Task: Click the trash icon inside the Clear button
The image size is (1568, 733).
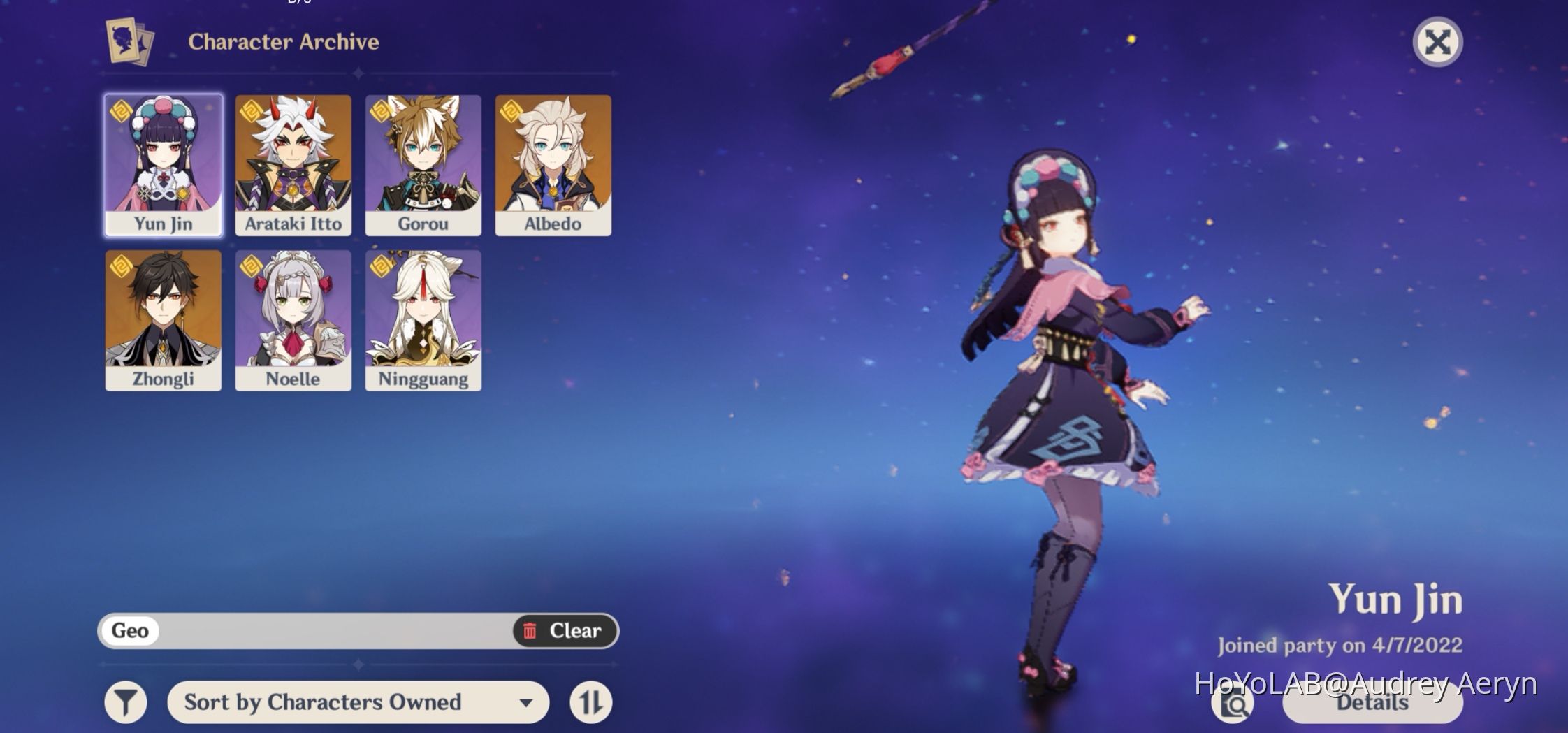Action: pos(530,630)
